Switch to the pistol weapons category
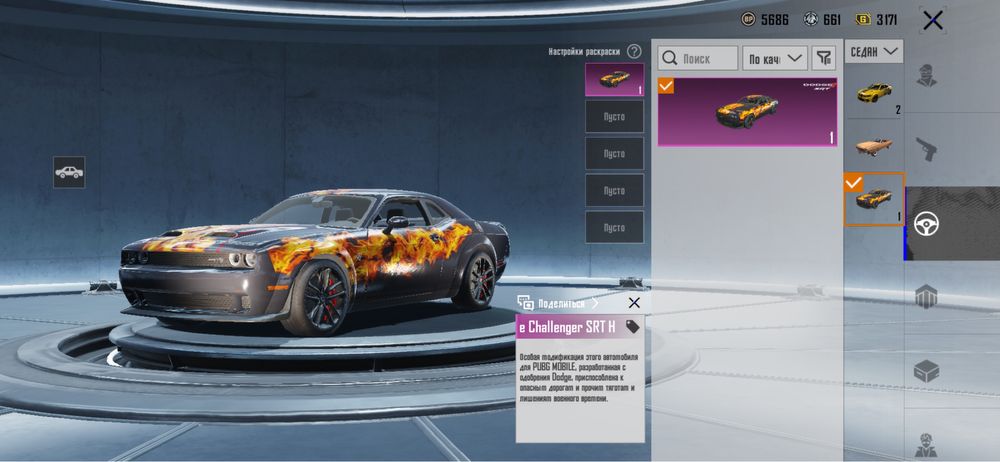Image resolution: width=1000 pixels, height=462 pixels. [927, 150]
